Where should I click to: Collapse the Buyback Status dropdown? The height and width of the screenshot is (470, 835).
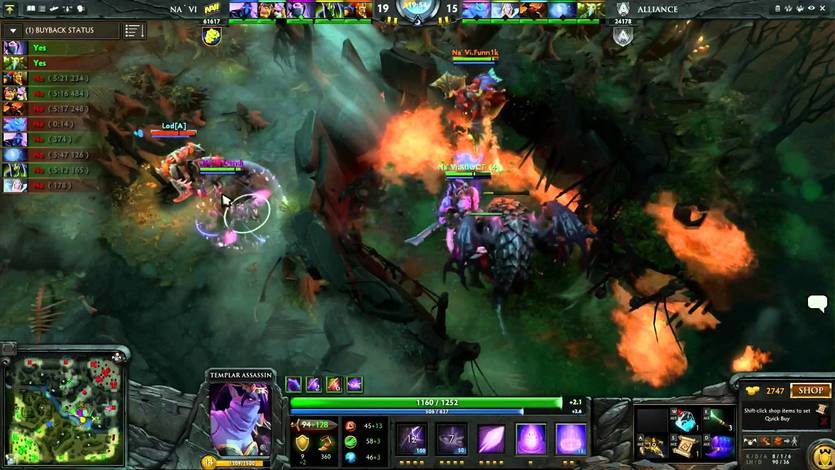click(x=14, y=30)
